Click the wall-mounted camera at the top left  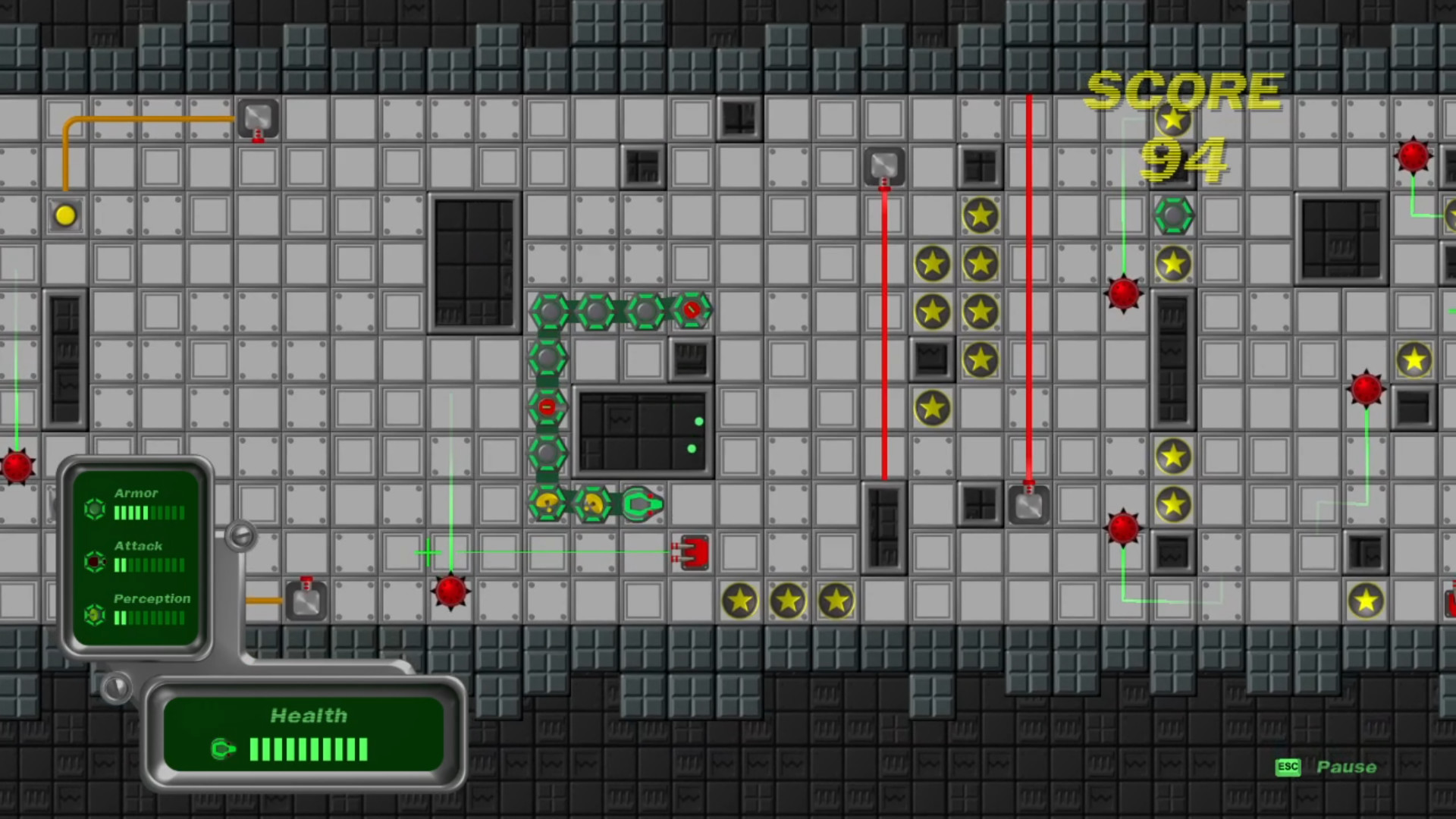[258, 118]
